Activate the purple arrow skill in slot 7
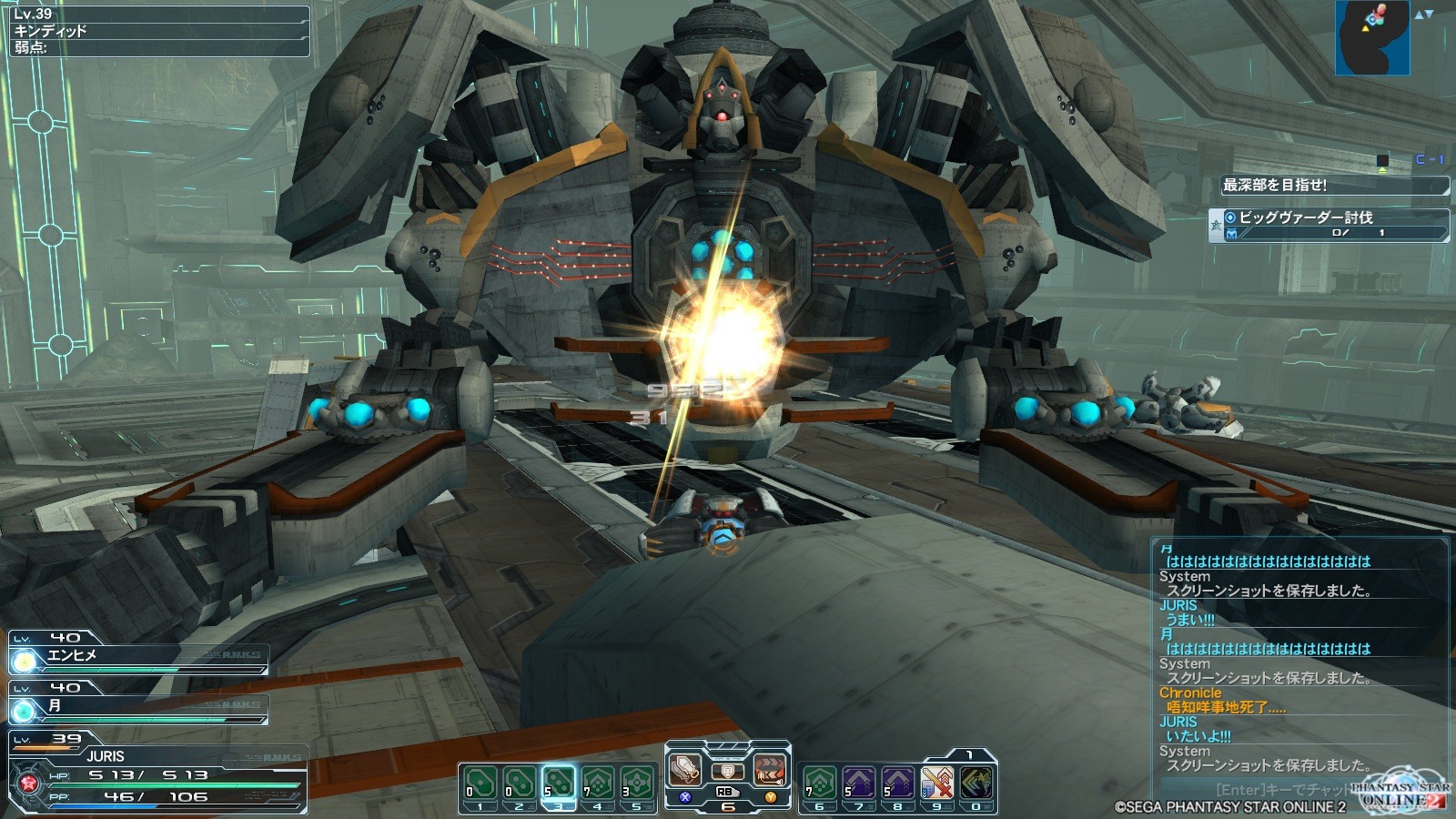 (x=858, y=783)
